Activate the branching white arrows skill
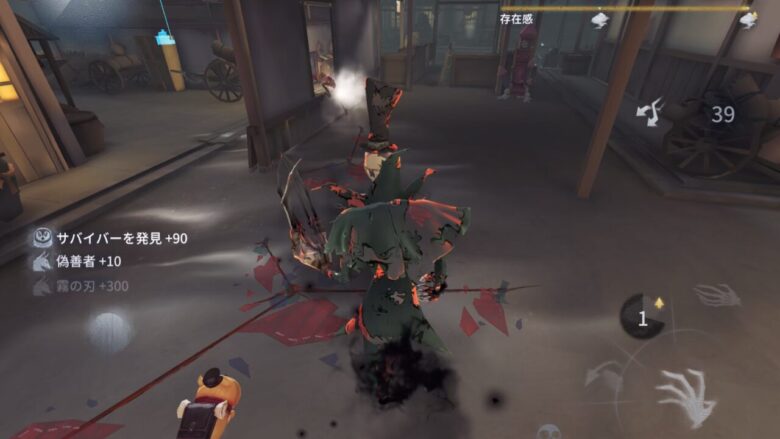Screen dimensions: 780x439 (651, 111)
